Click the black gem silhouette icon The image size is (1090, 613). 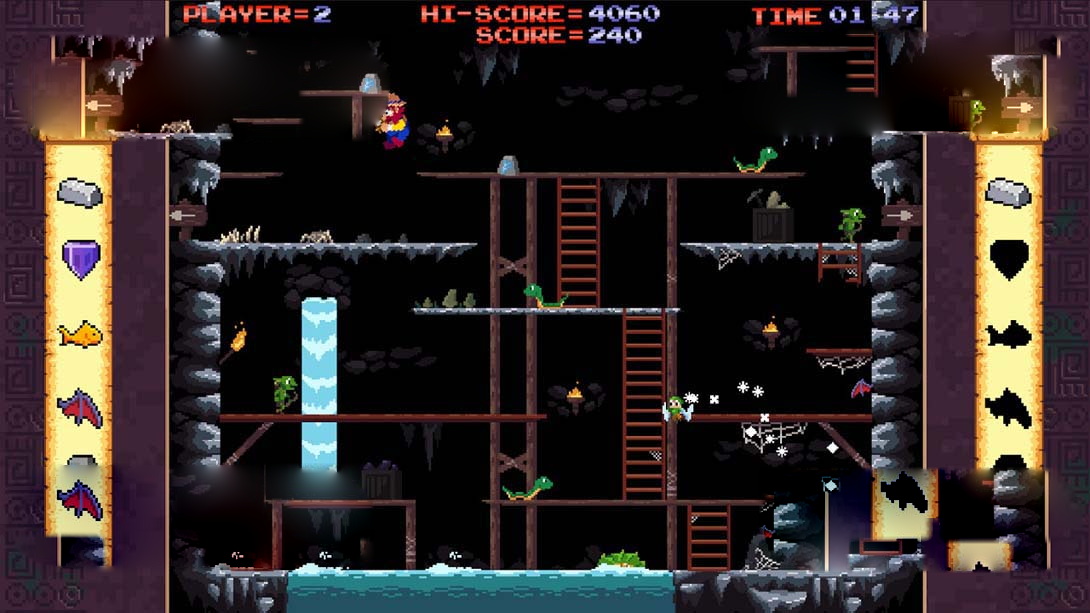click(x=1008, y=259)
